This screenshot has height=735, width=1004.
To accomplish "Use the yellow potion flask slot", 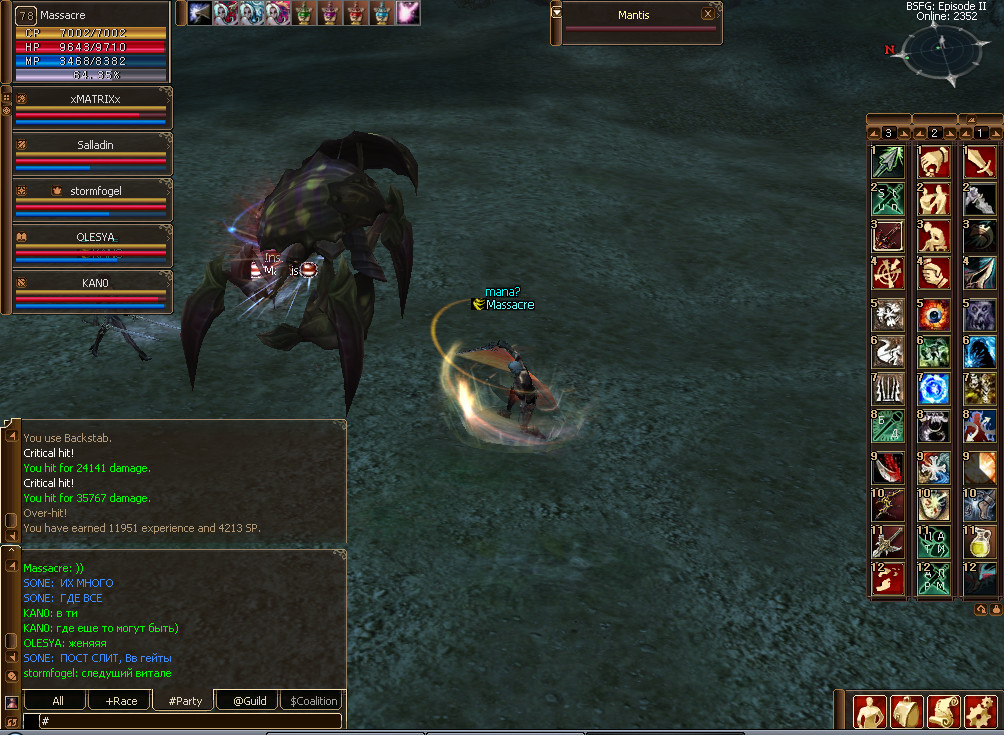I will (980, 542).
